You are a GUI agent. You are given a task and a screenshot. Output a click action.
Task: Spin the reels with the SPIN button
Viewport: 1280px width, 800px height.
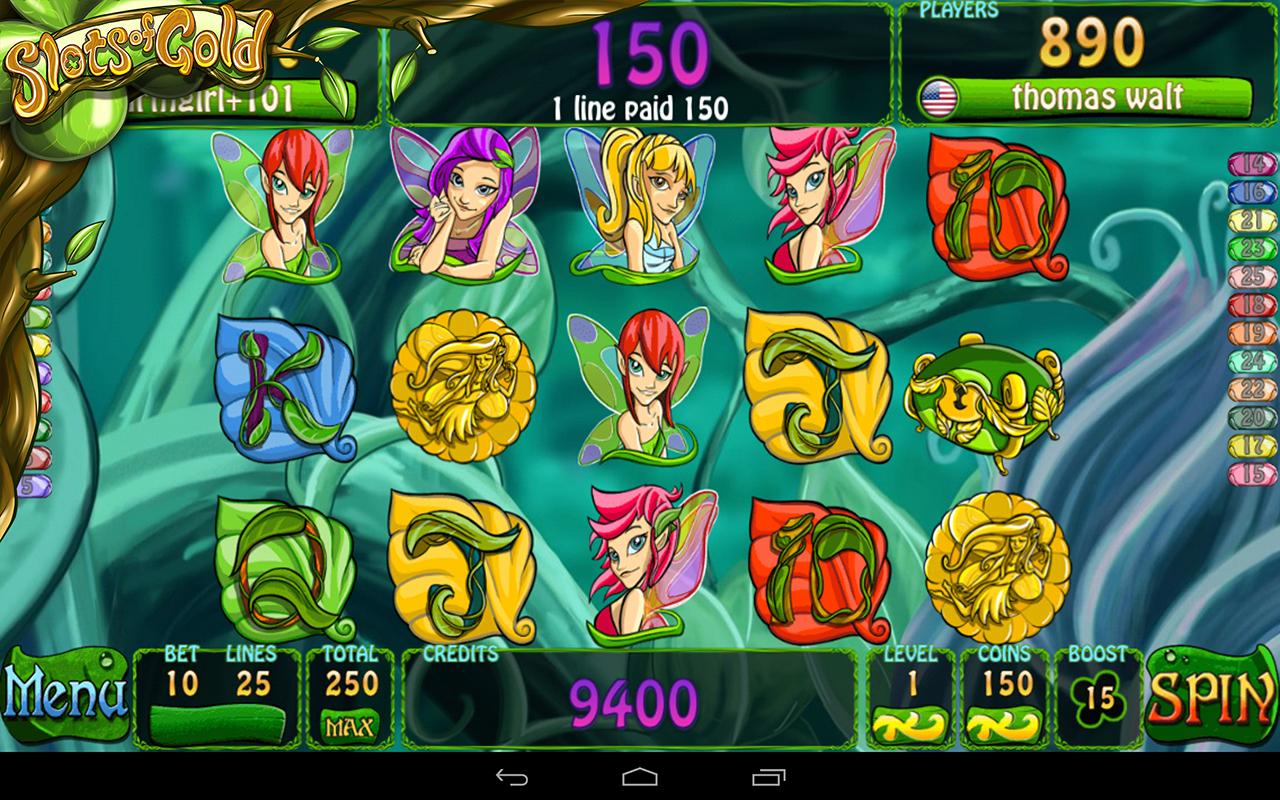1211,696
